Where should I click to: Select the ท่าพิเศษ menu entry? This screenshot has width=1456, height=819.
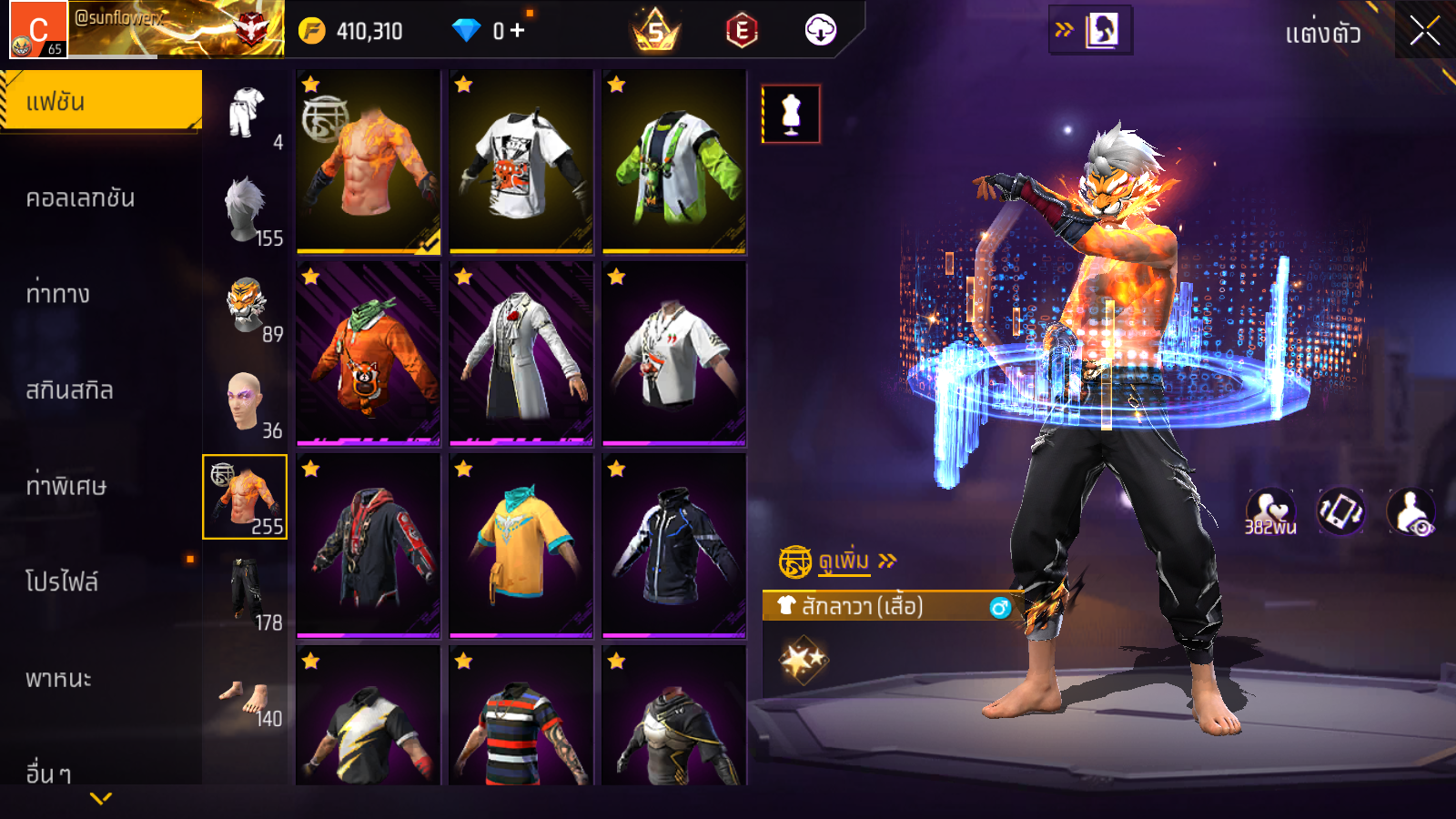pyautogui.click(x=66, y=486)
